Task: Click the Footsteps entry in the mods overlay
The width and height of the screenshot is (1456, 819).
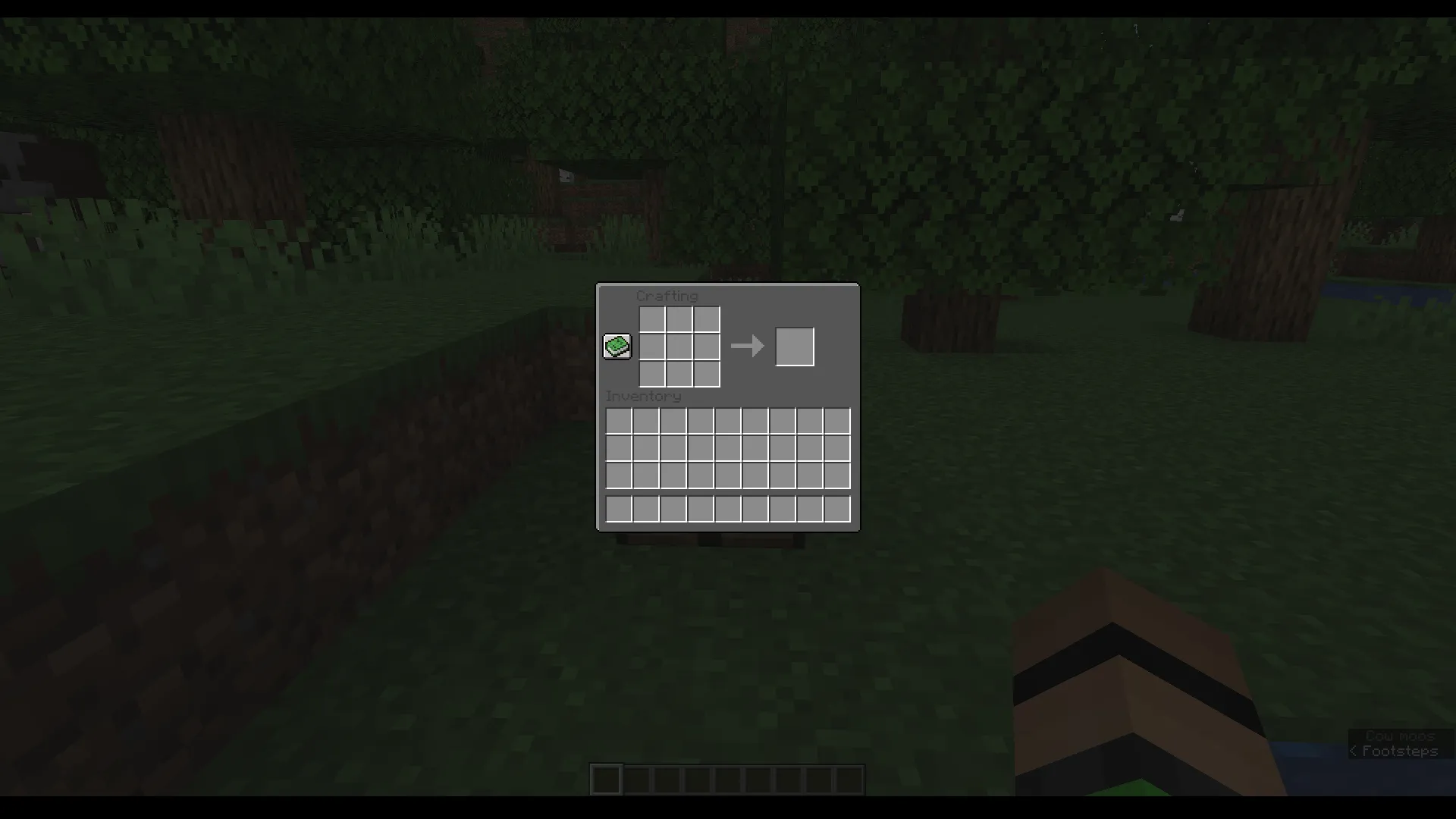Action: 1399,750
